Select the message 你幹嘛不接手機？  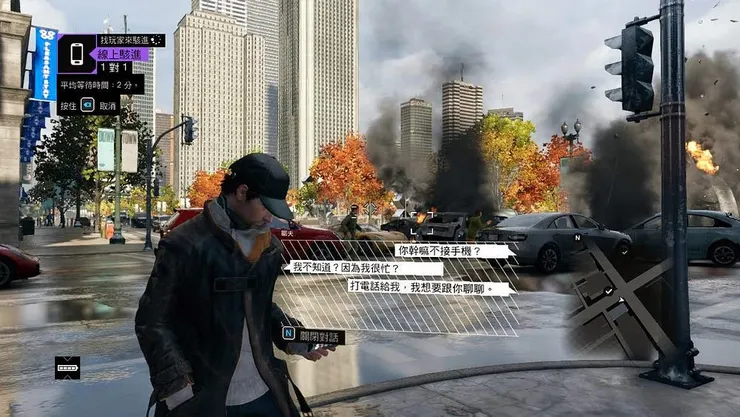pyautogui.click(x=453, y=251)
